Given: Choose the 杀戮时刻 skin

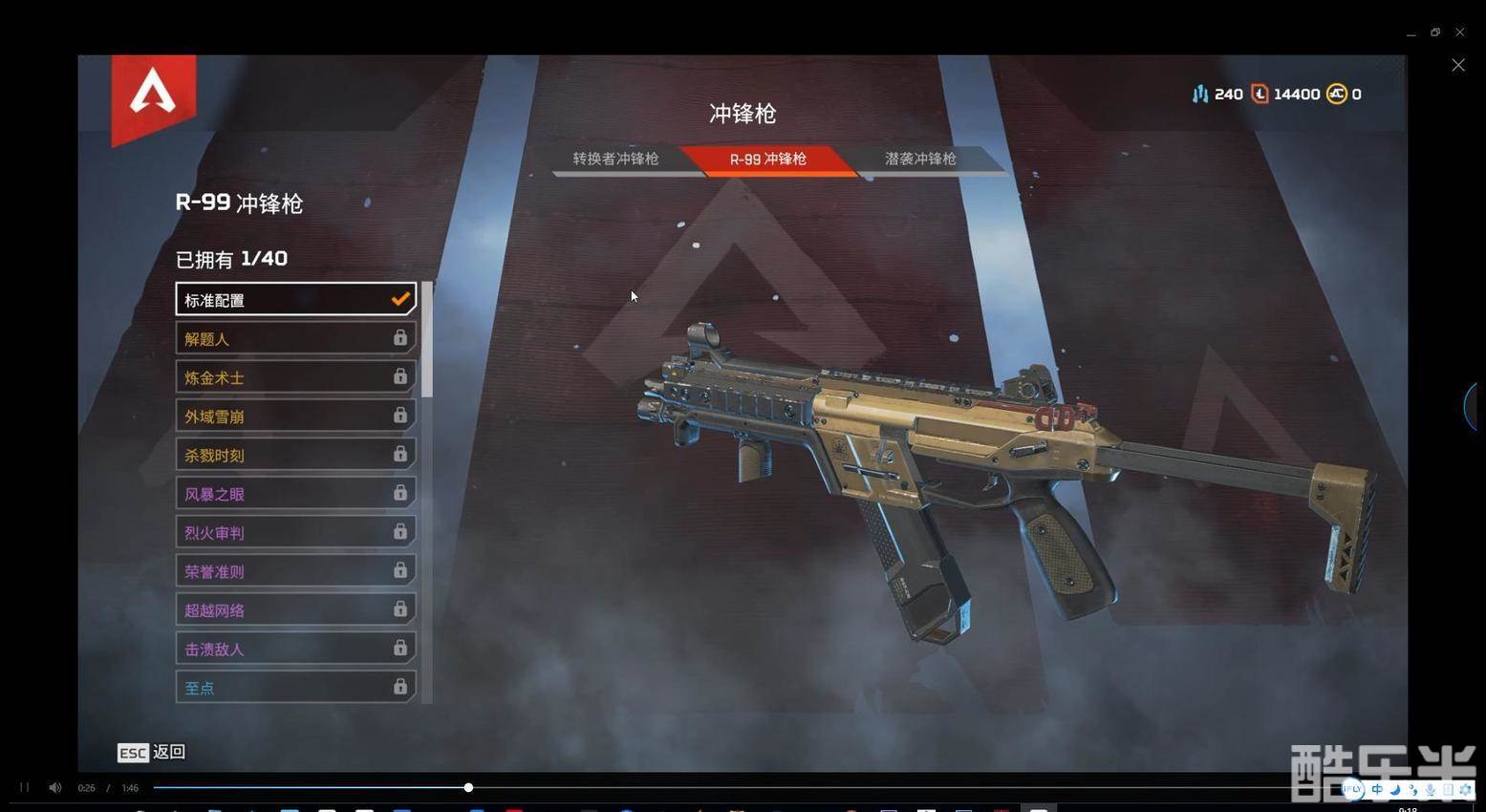Looking at the screenshot, I should 294,455.
